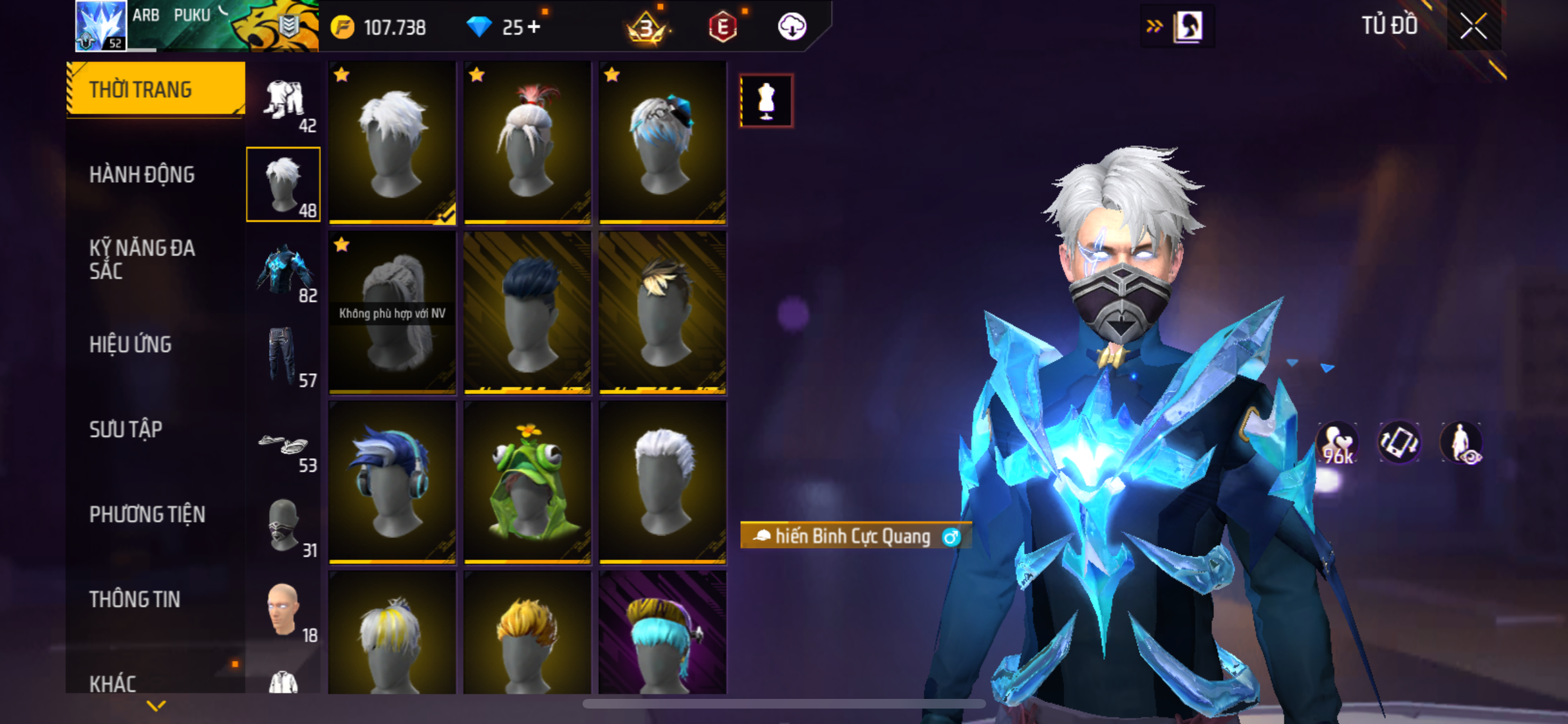Screen dimensions: 1568x724
Task: Go to the SƯU TẬP tab
Action: pyautogui.click(x=126, y=430)
